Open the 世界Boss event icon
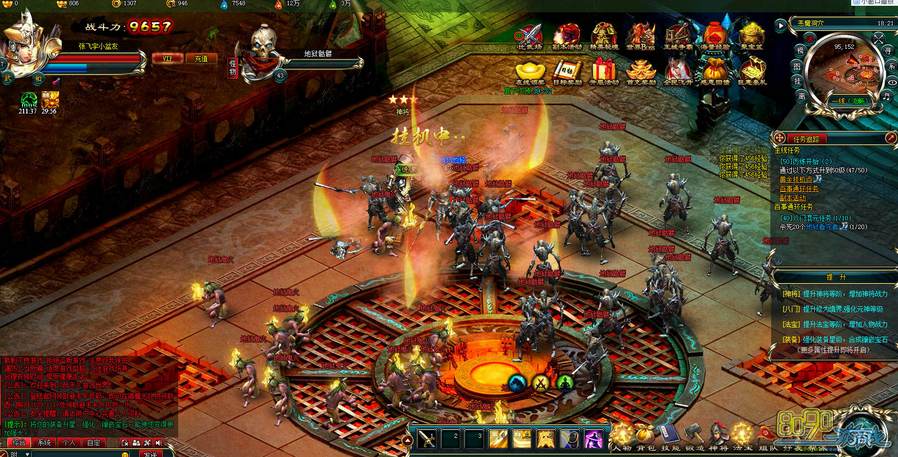Screen dimensions: 898x457 (641, 35)
